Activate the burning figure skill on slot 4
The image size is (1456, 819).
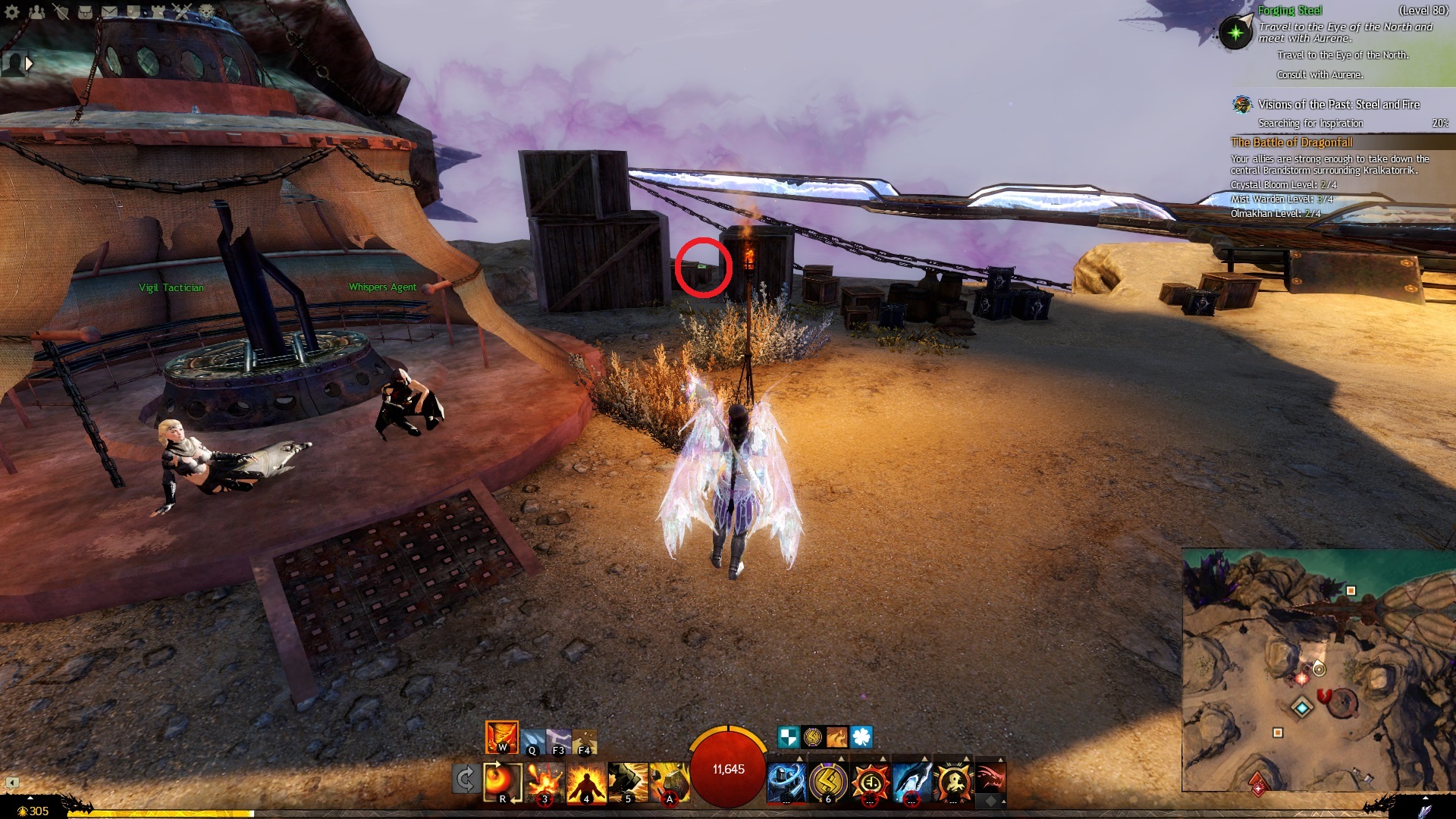[586, 782]
